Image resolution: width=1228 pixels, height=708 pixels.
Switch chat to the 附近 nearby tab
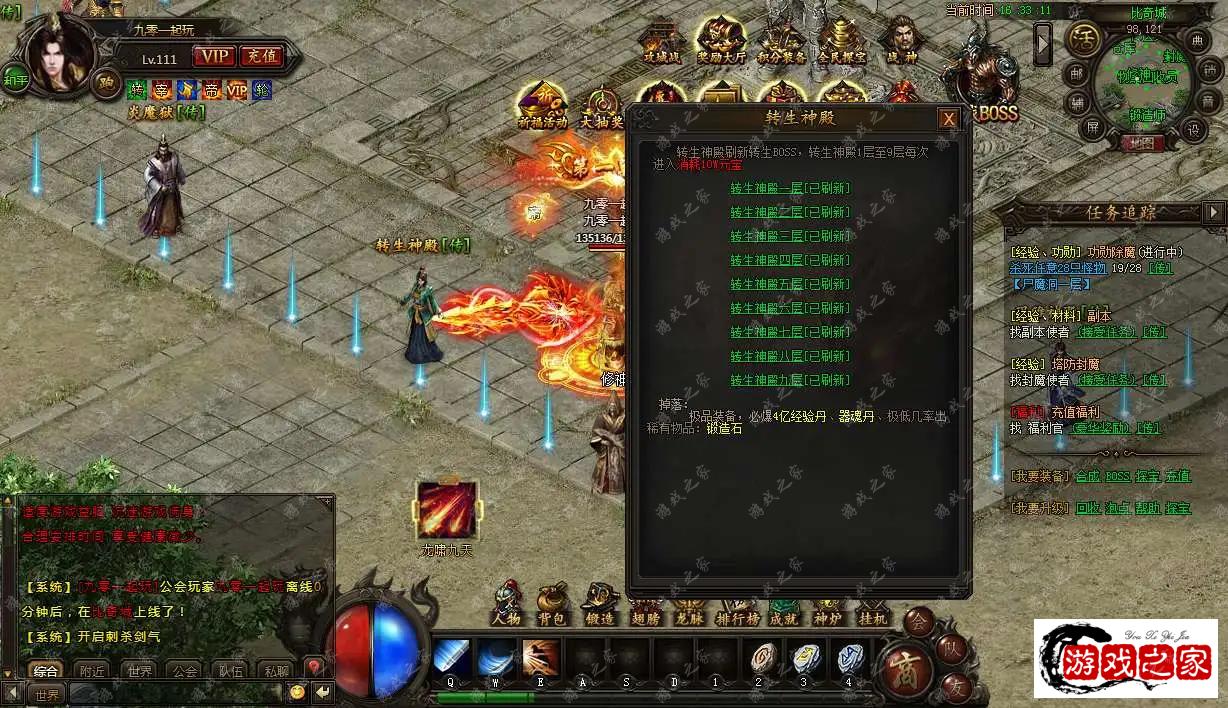tap(93, 671)
